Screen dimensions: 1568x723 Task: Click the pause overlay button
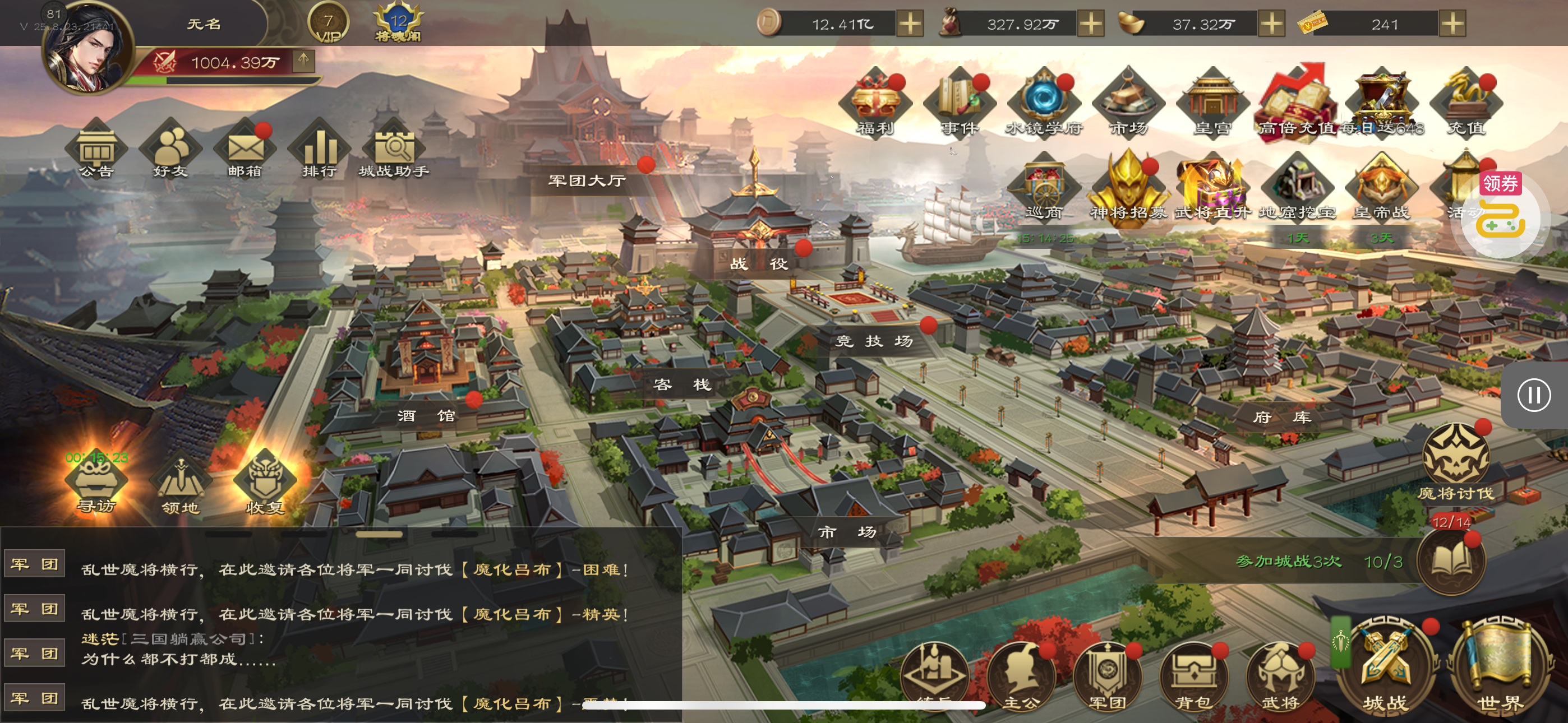coord(1533,396)
